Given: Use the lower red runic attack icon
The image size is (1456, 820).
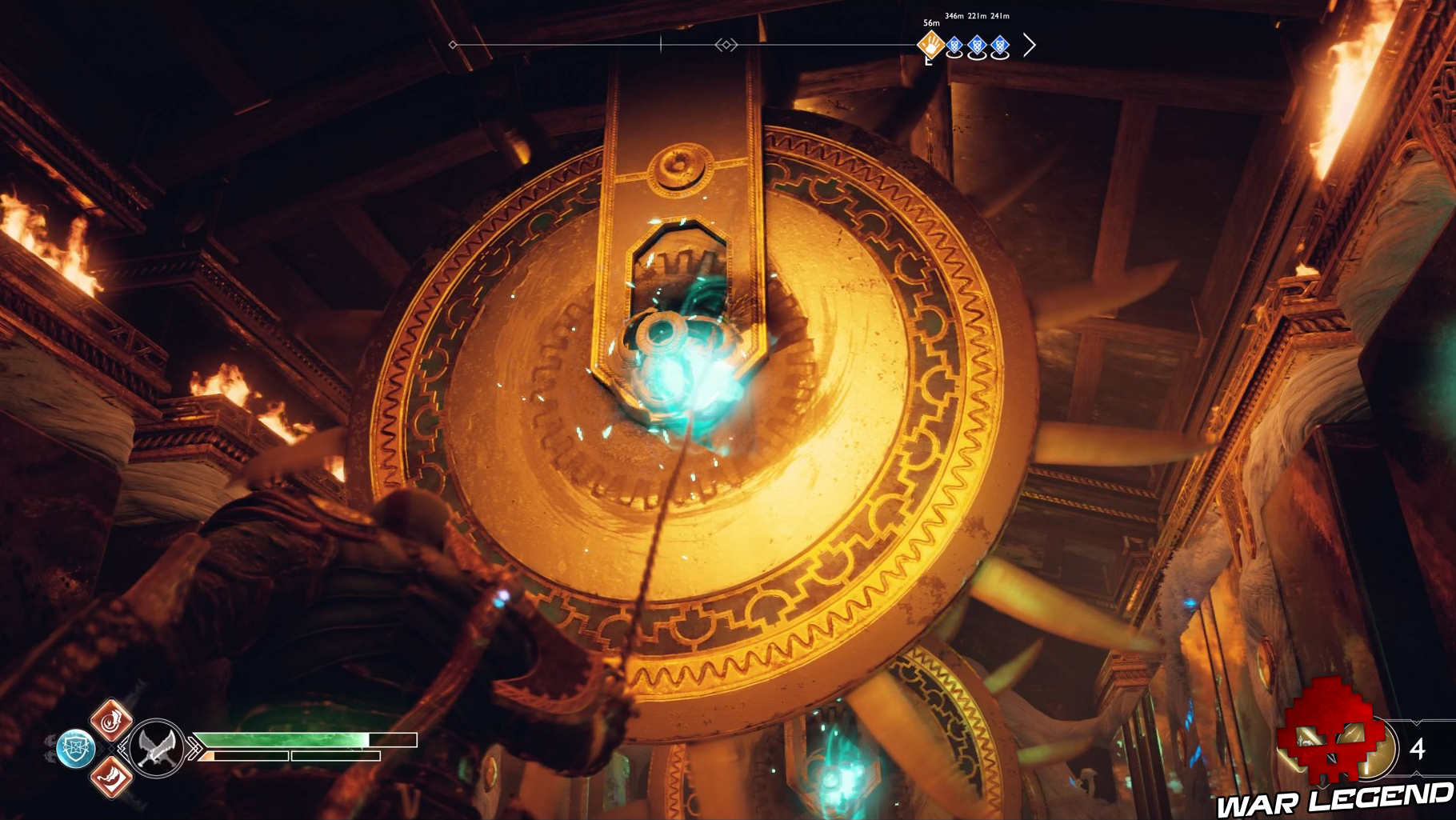Looking at the screenshot, I should 111,776.
